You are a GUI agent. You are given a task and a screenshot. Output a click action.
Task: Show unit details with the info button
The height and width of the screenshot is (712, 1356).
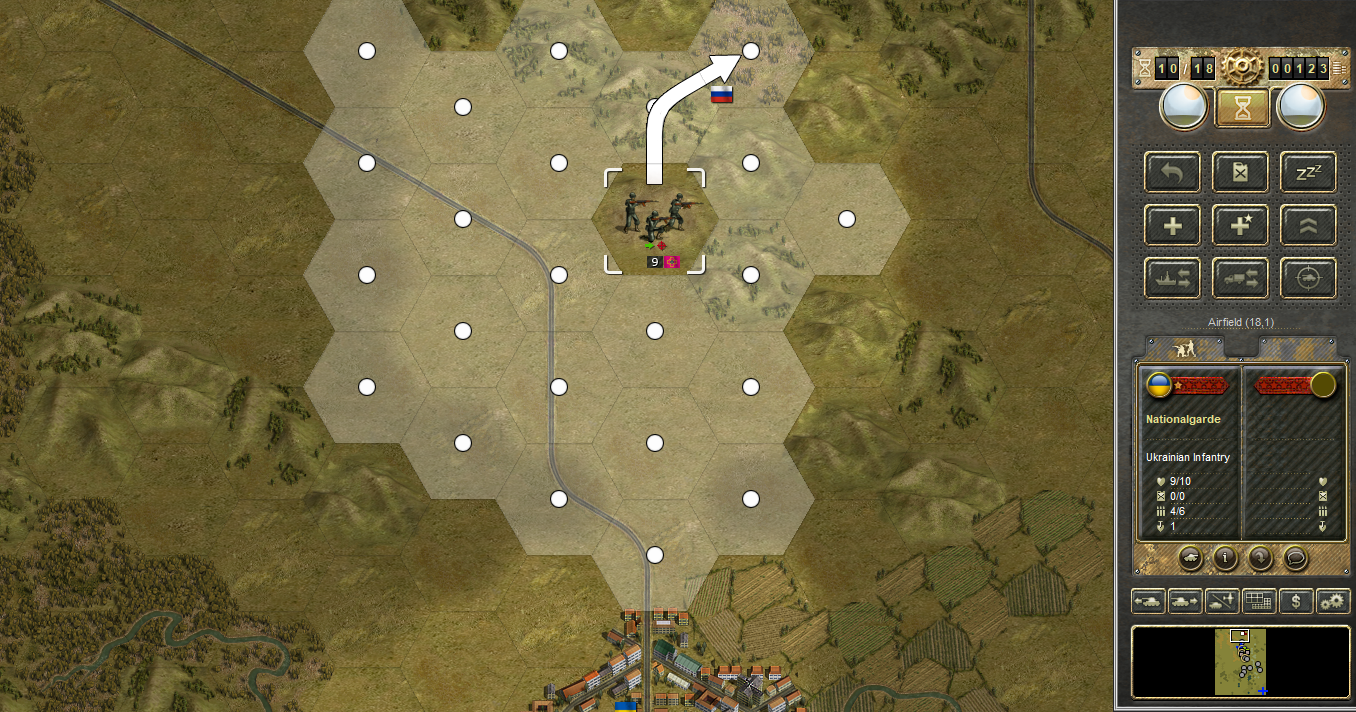(x=1225, y=559)
